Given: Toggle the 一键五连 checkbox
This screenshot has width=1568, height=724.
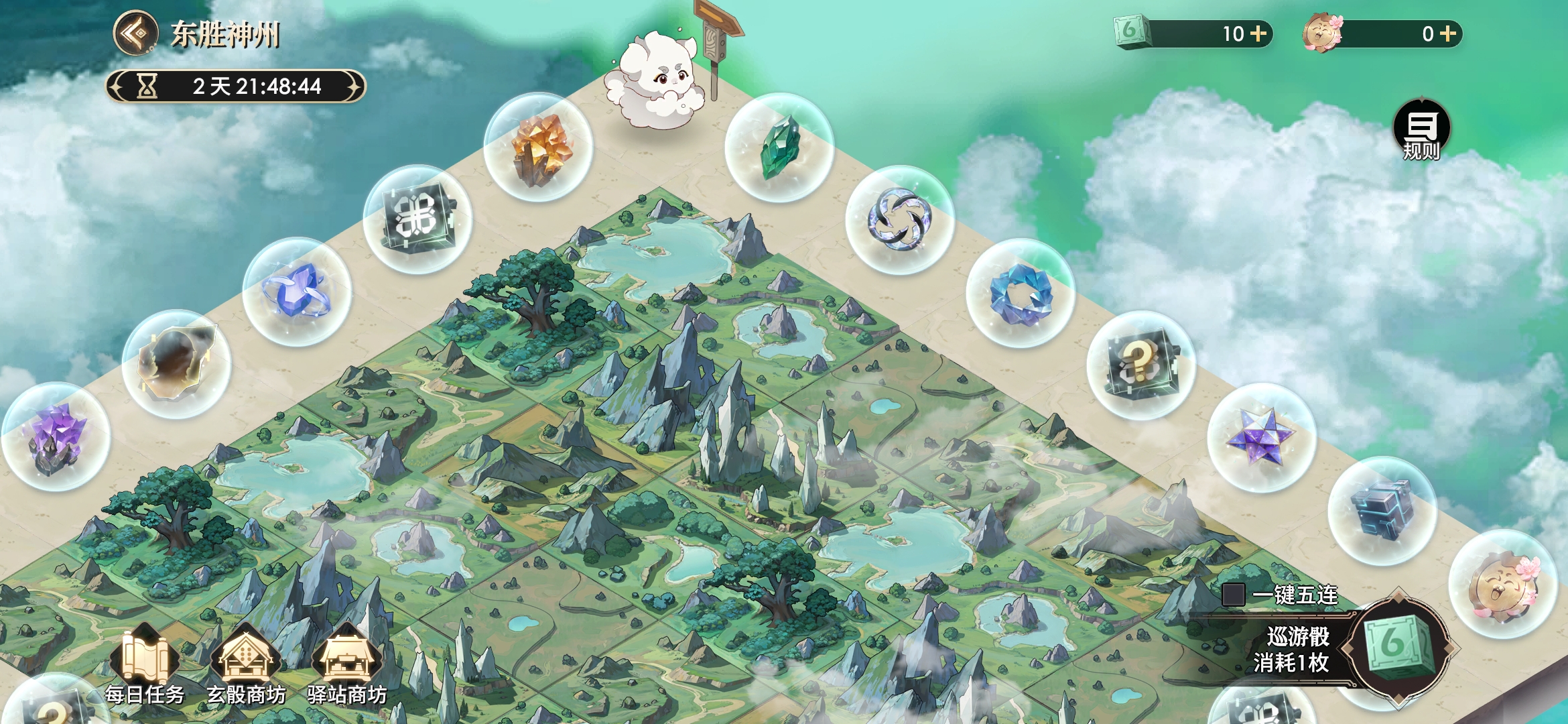Looking at the screenshot, I should (1233, 595).
